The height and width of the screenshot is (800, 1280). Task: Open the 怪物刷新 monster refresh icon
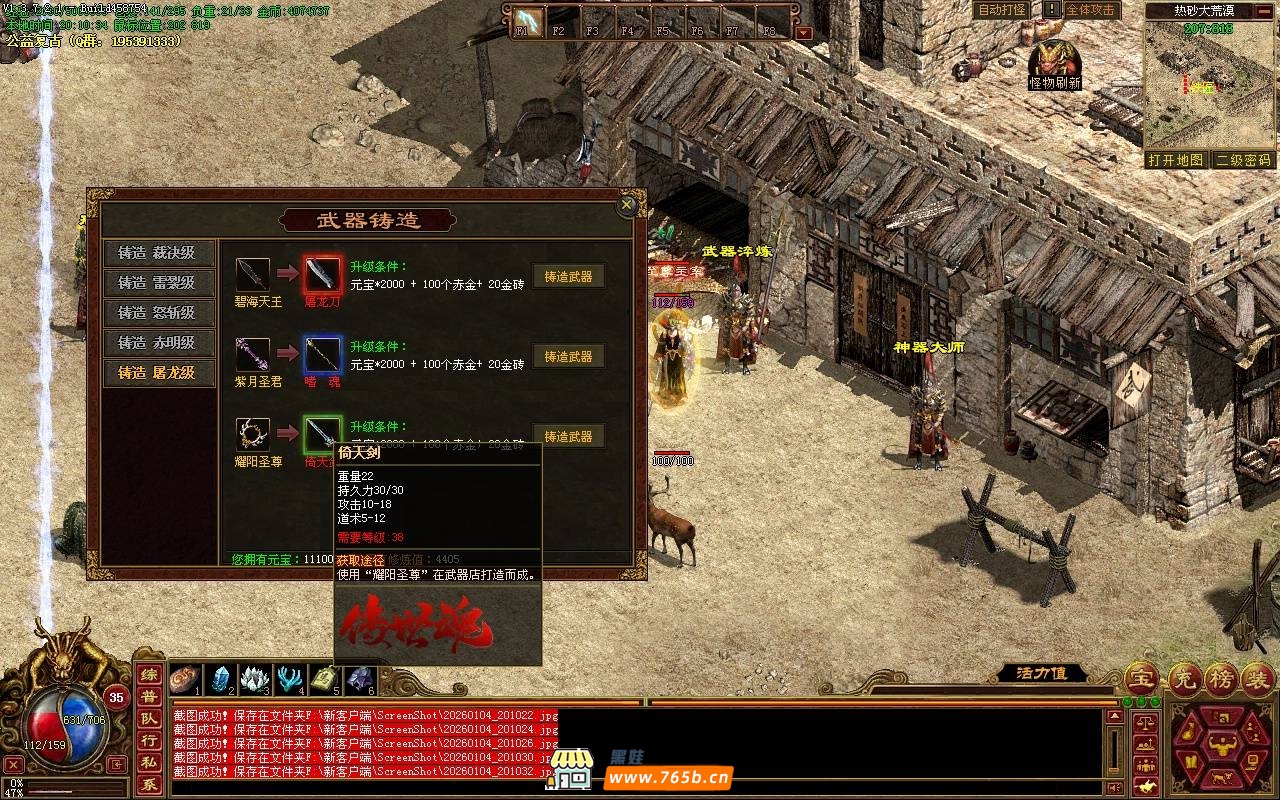[1053, 60]
